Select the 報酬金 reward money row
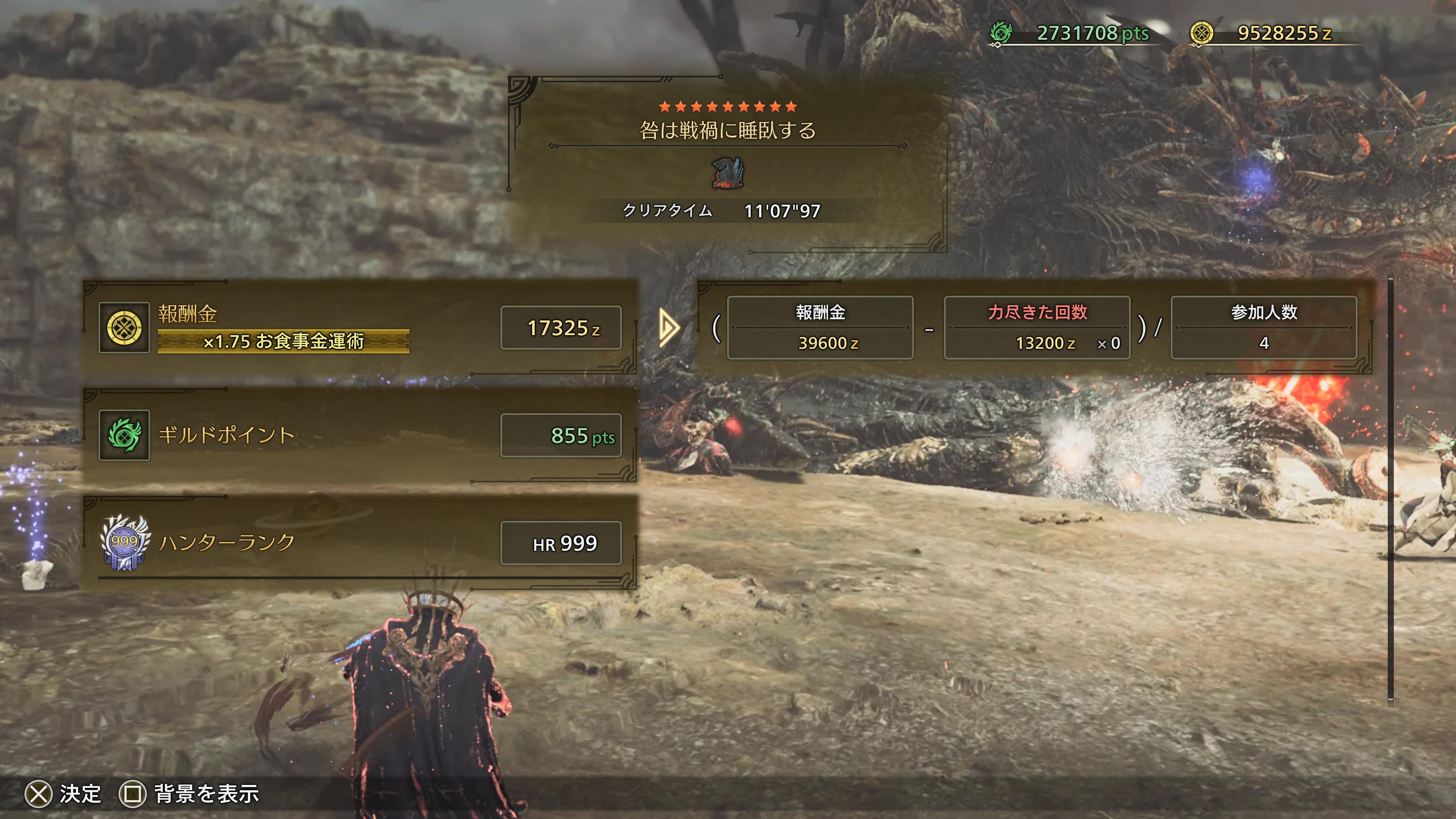 (360, 328)
